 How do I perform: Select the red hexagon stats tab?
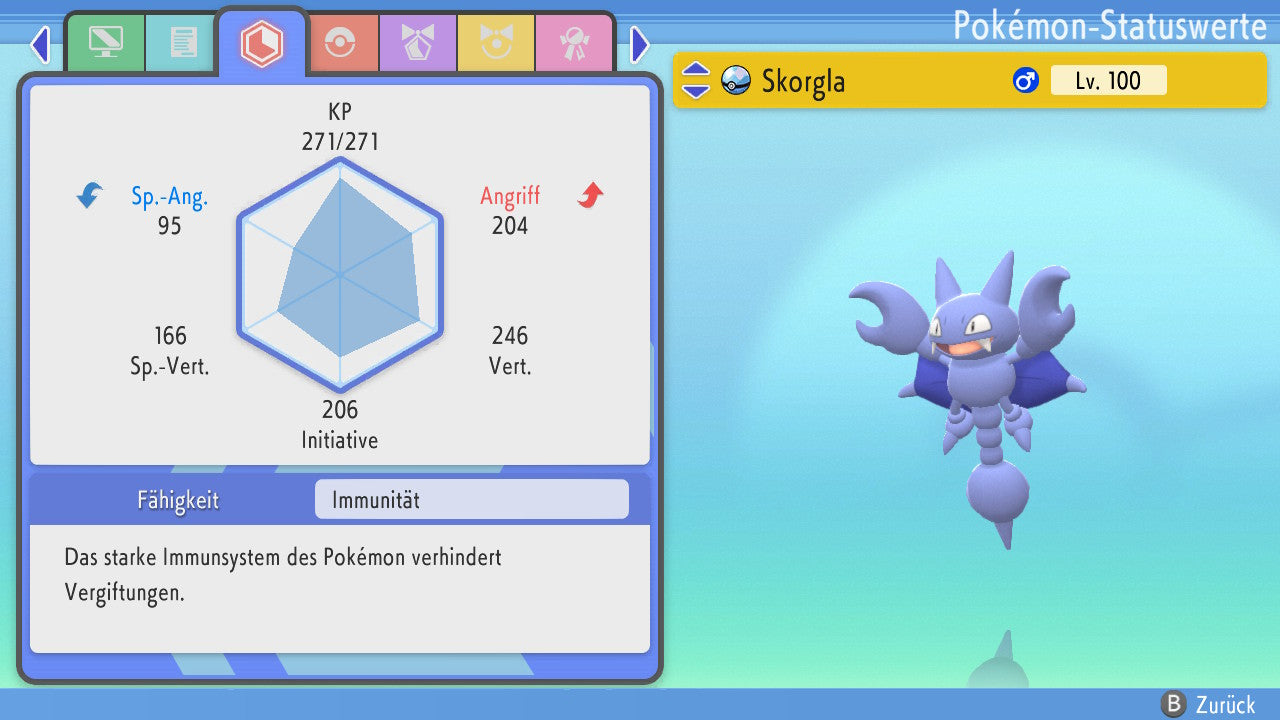click(x=261, y=43)
